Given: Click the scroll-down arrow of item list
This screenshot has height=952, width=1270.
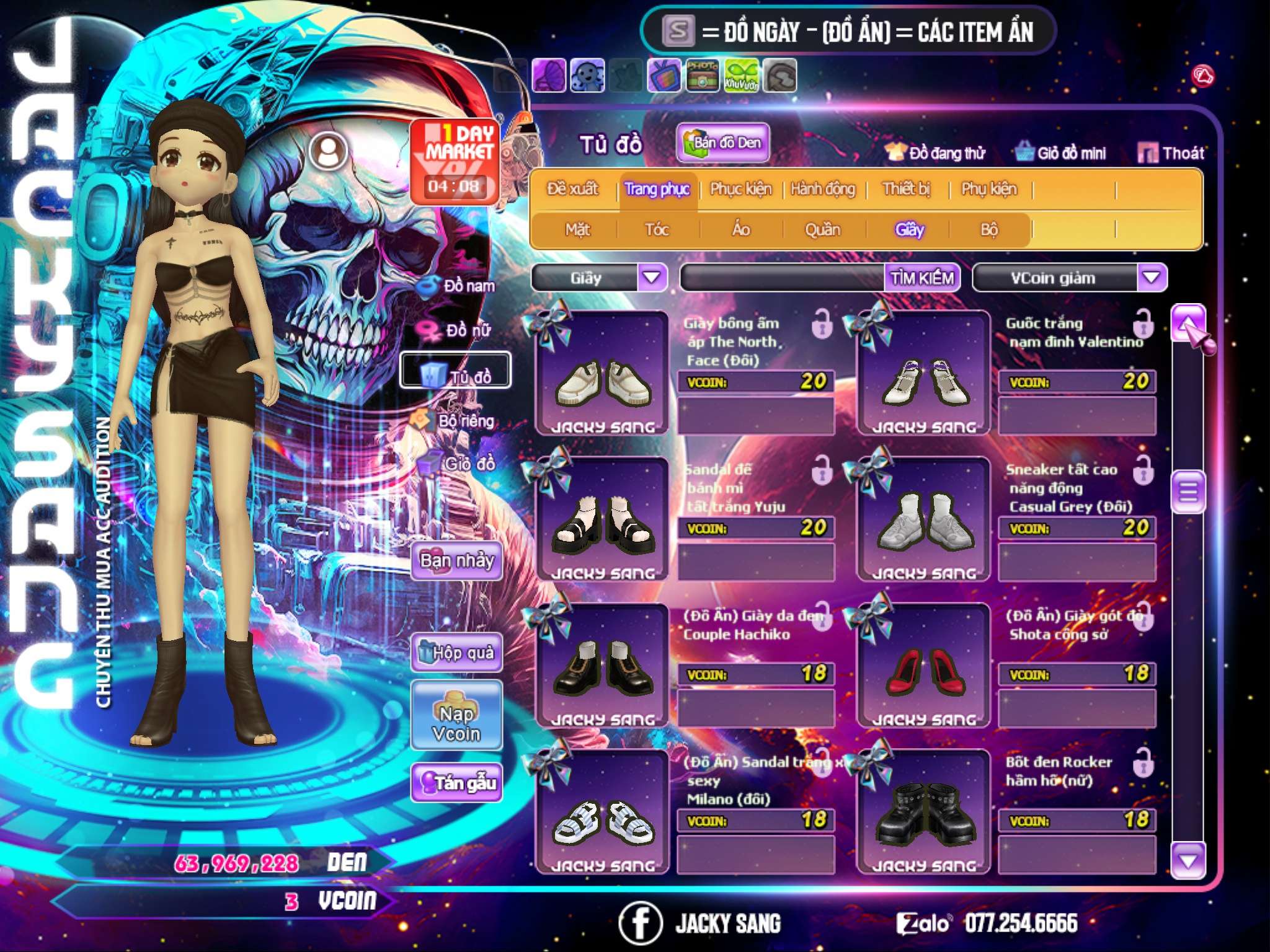Looking at the screenshot, I should click(1188, 861).
